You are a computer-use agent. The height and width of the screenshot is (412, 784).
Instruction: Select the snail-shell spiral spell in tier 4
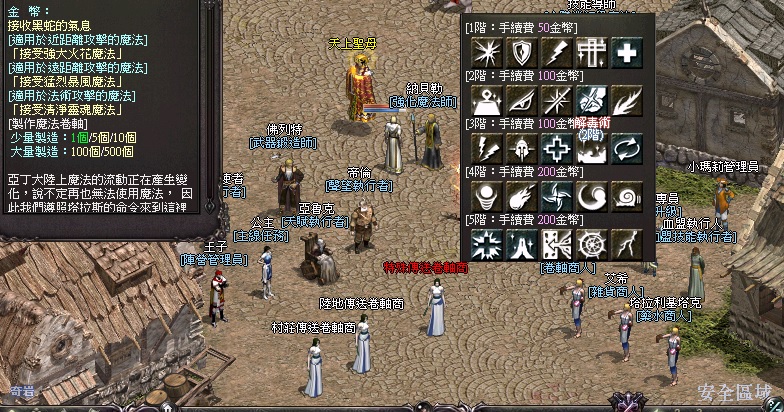(626, 195)
